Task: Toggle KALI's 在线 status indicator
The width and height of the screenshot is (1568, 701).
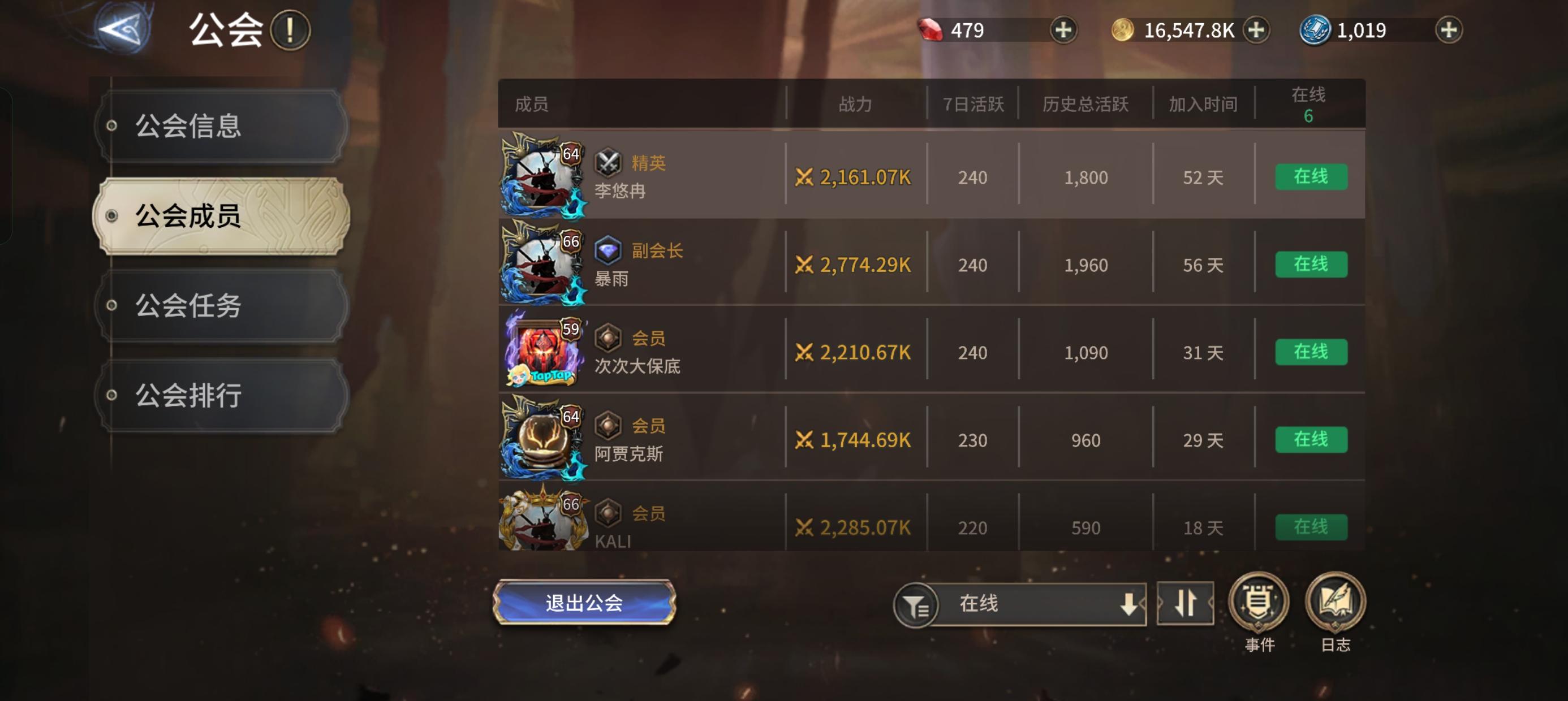Action: 1312,527
